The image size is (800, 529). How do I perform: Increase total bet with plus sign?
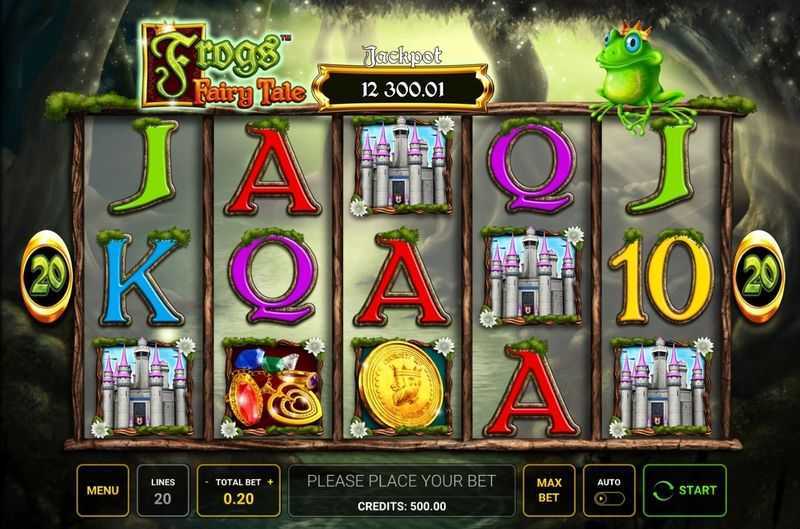(x=270, y=481)
